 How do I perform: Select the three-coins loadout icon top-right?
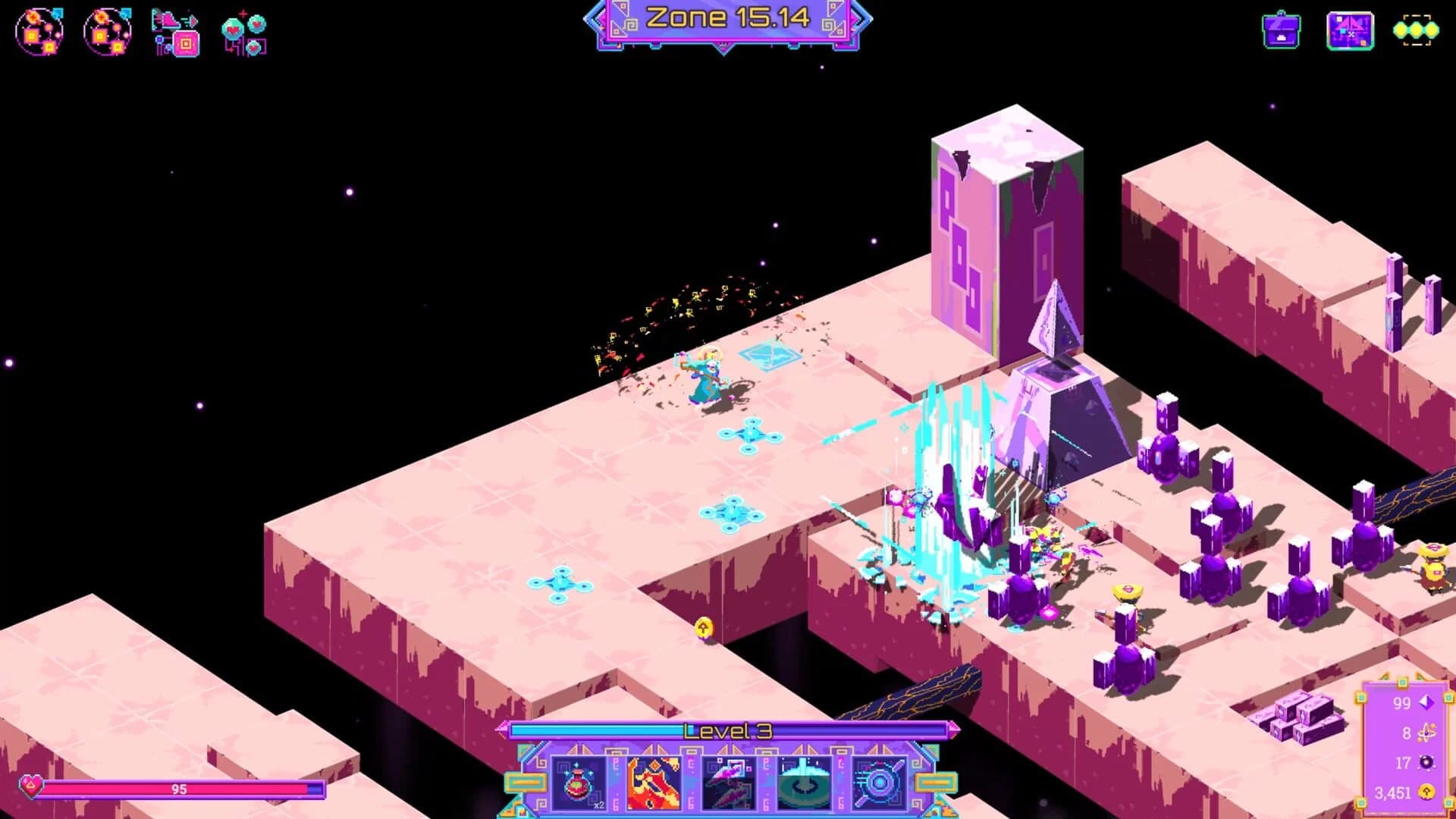1415,32
